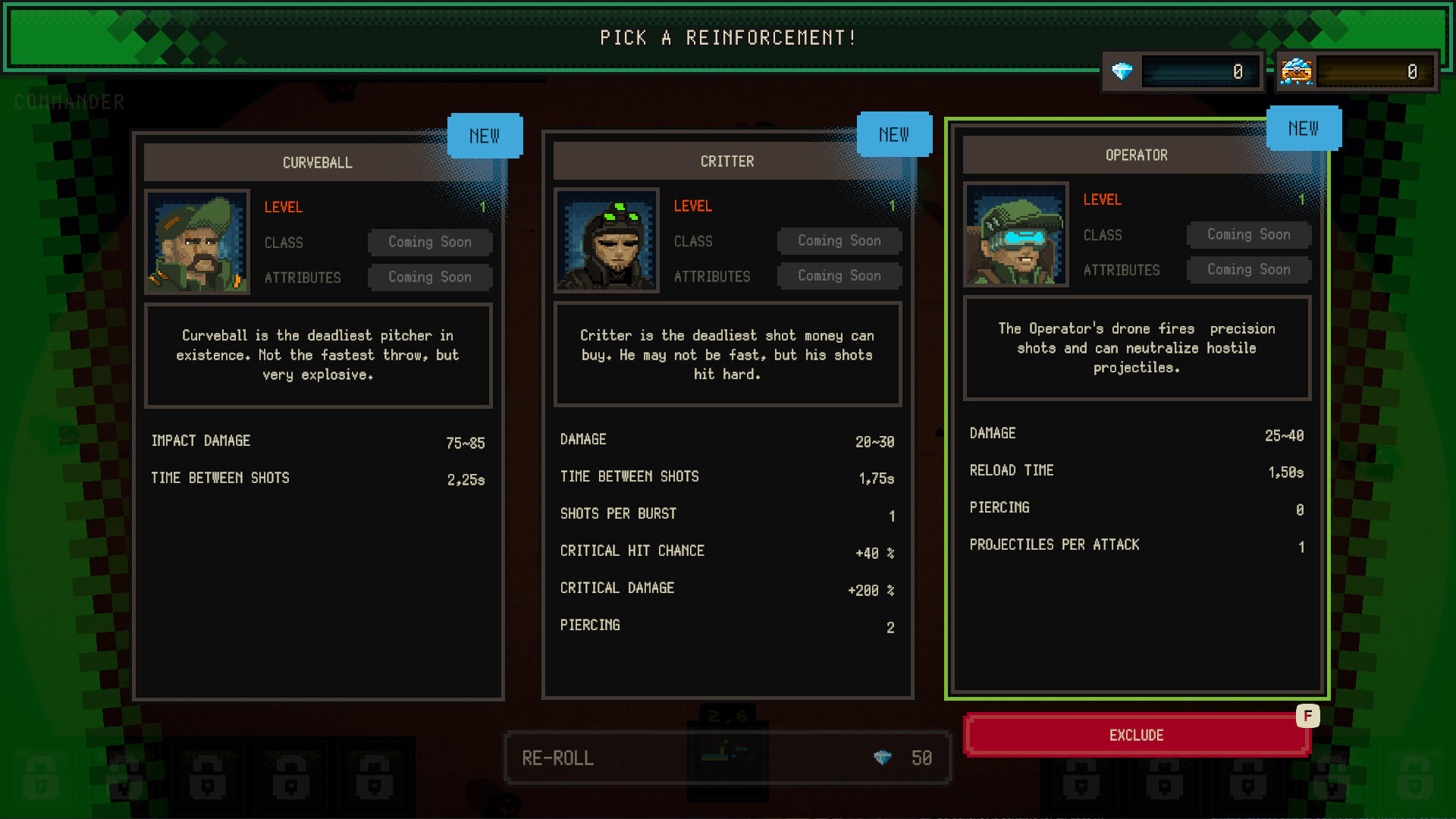Toggle the NEW badge on the Curveball card

point(485,136)
